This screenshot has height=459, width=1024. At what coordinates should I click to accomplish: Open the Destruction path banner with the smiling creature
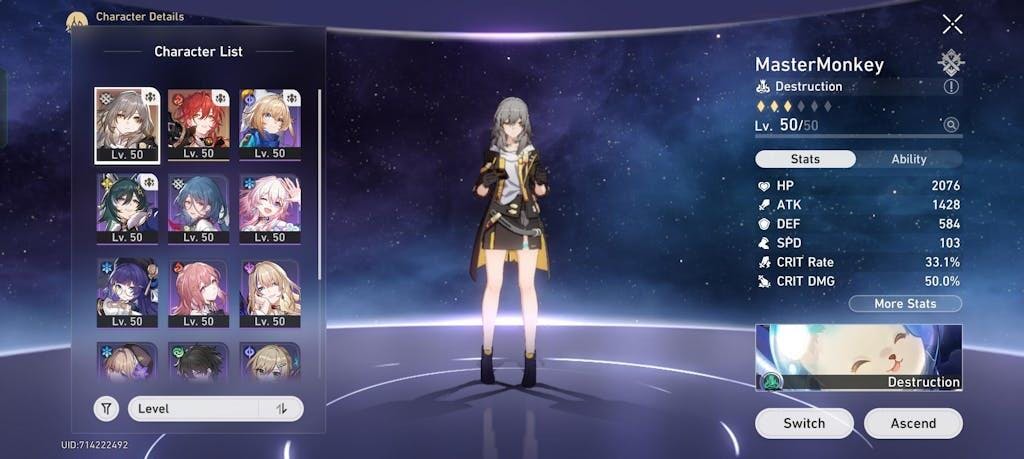pyautogui.click(x=858, y=357)
